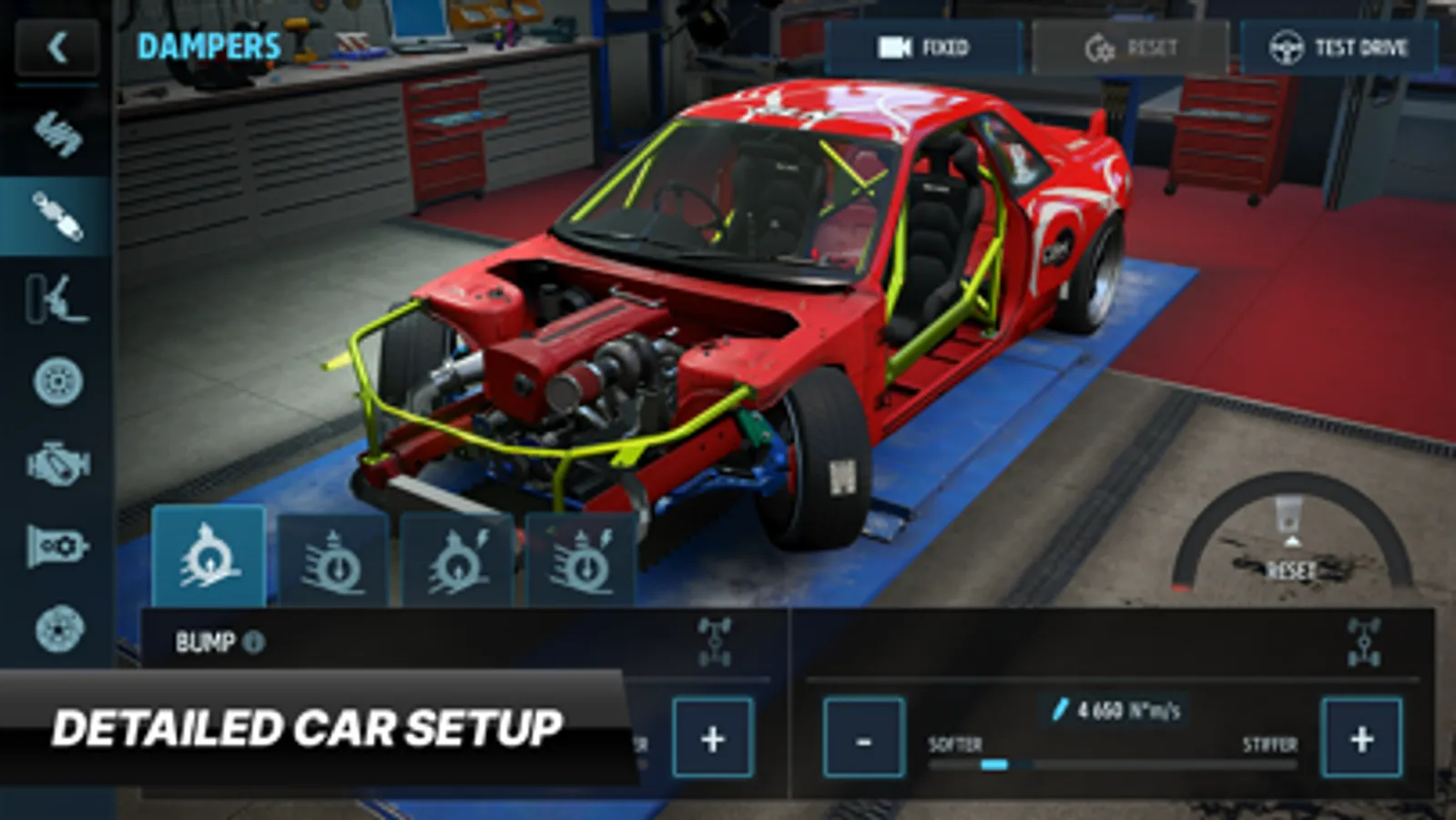Viewport: 1456px width, 820px height.
Task: Start a TEST DRIVE
Action: [1339, 47]
